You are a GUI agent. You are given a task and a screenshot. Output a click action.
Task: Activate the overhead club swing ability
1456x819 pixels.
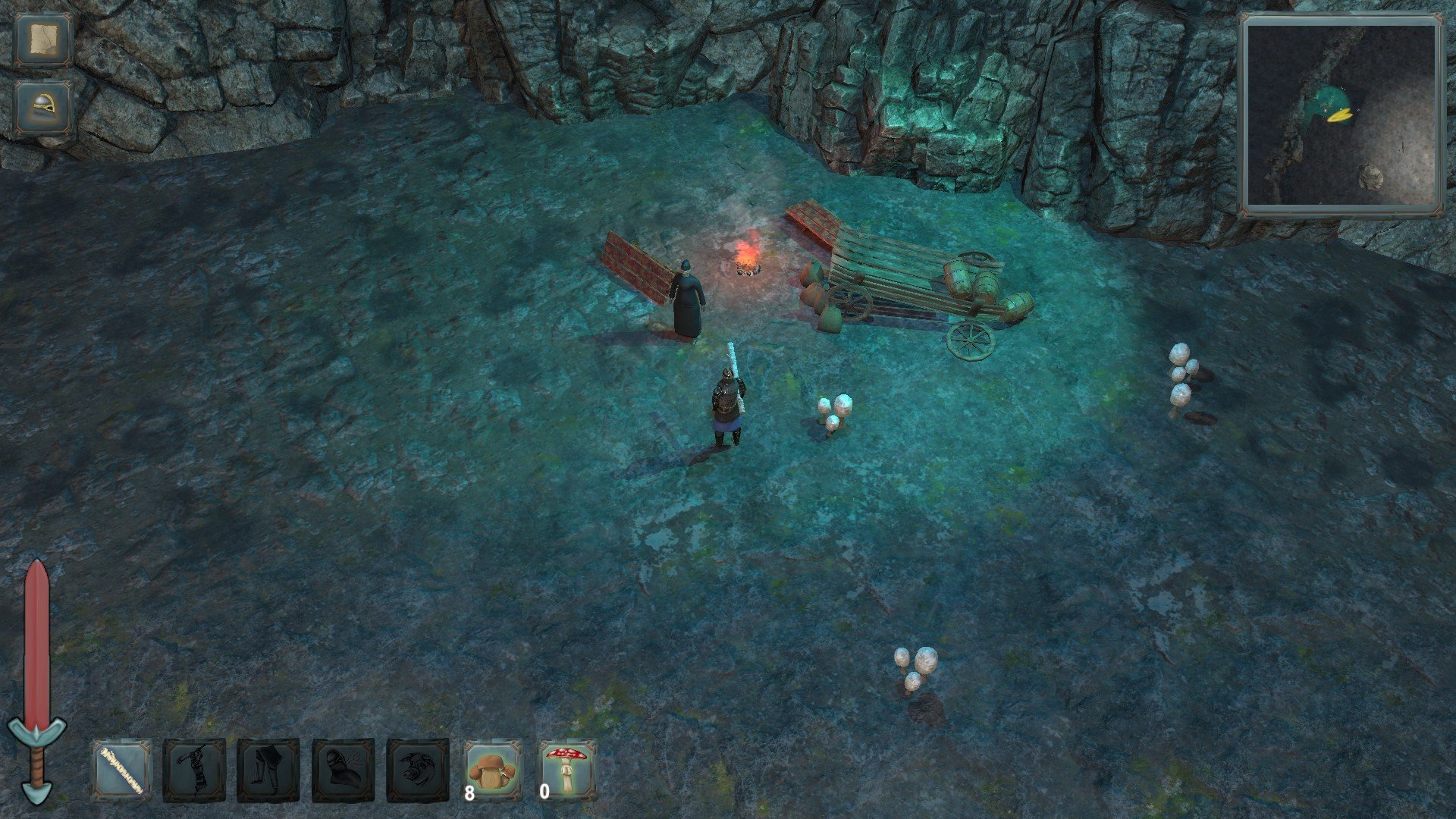(x=194, y=770)
